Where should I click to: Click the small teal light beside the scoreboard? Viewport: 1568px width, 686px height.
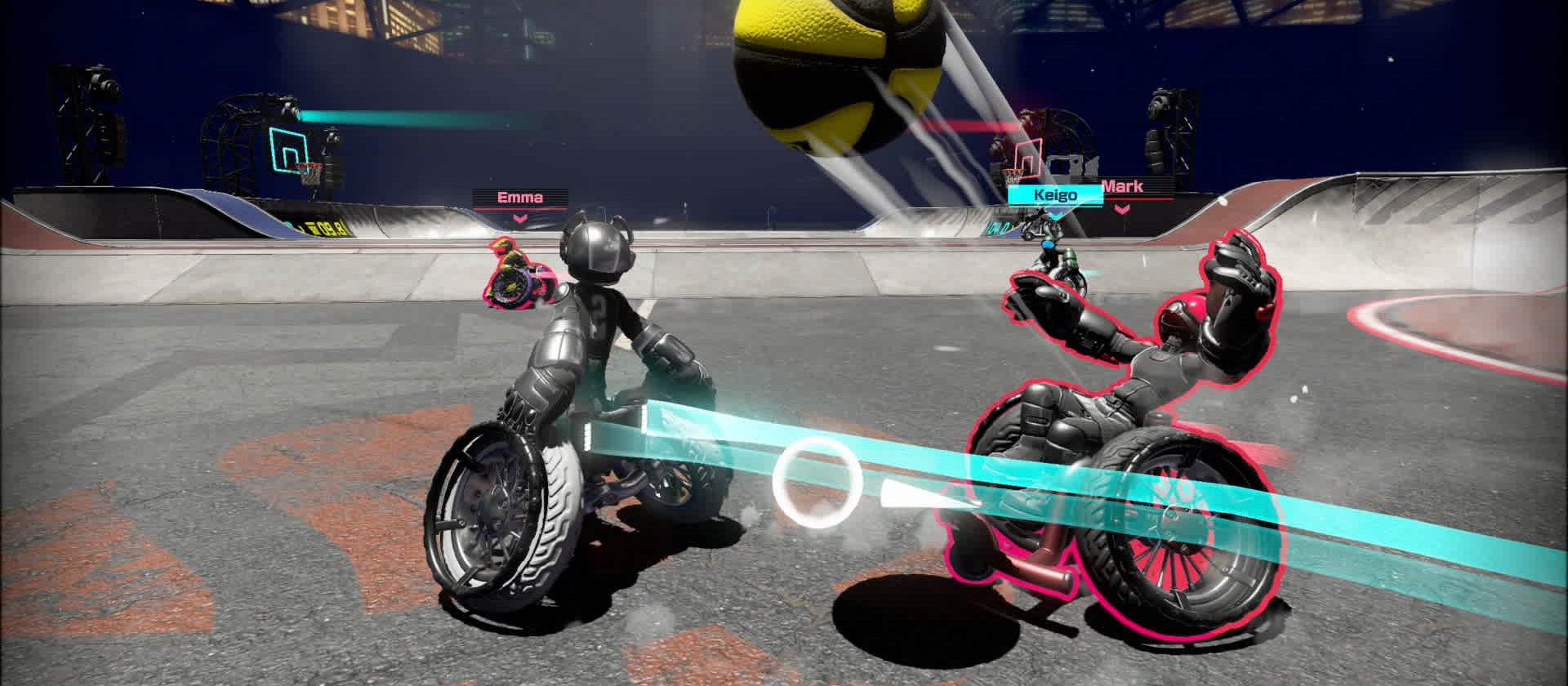(x=287, y=224)
